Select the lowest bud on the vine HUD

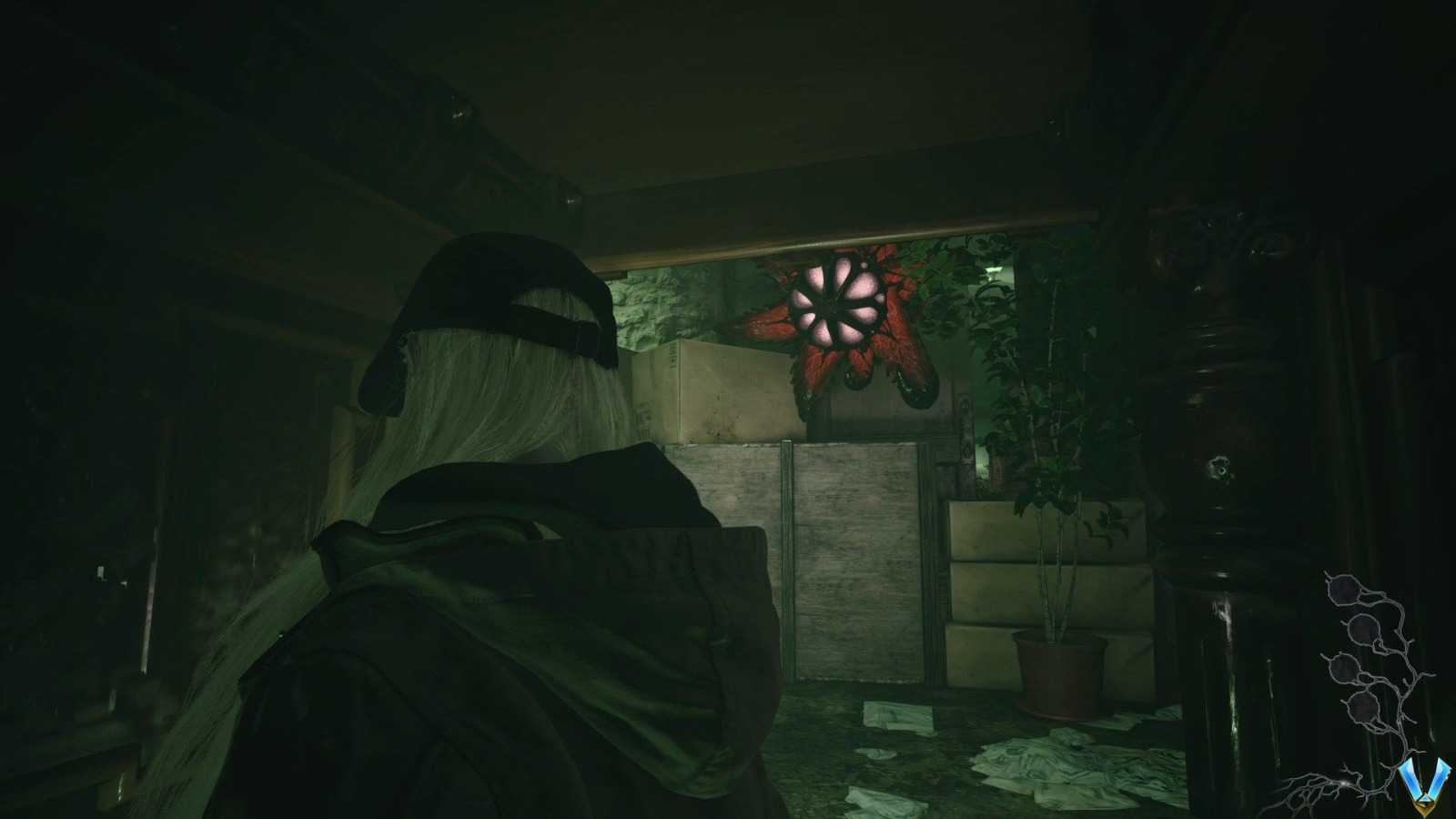pyautogui.click(x=1363, y=705)
